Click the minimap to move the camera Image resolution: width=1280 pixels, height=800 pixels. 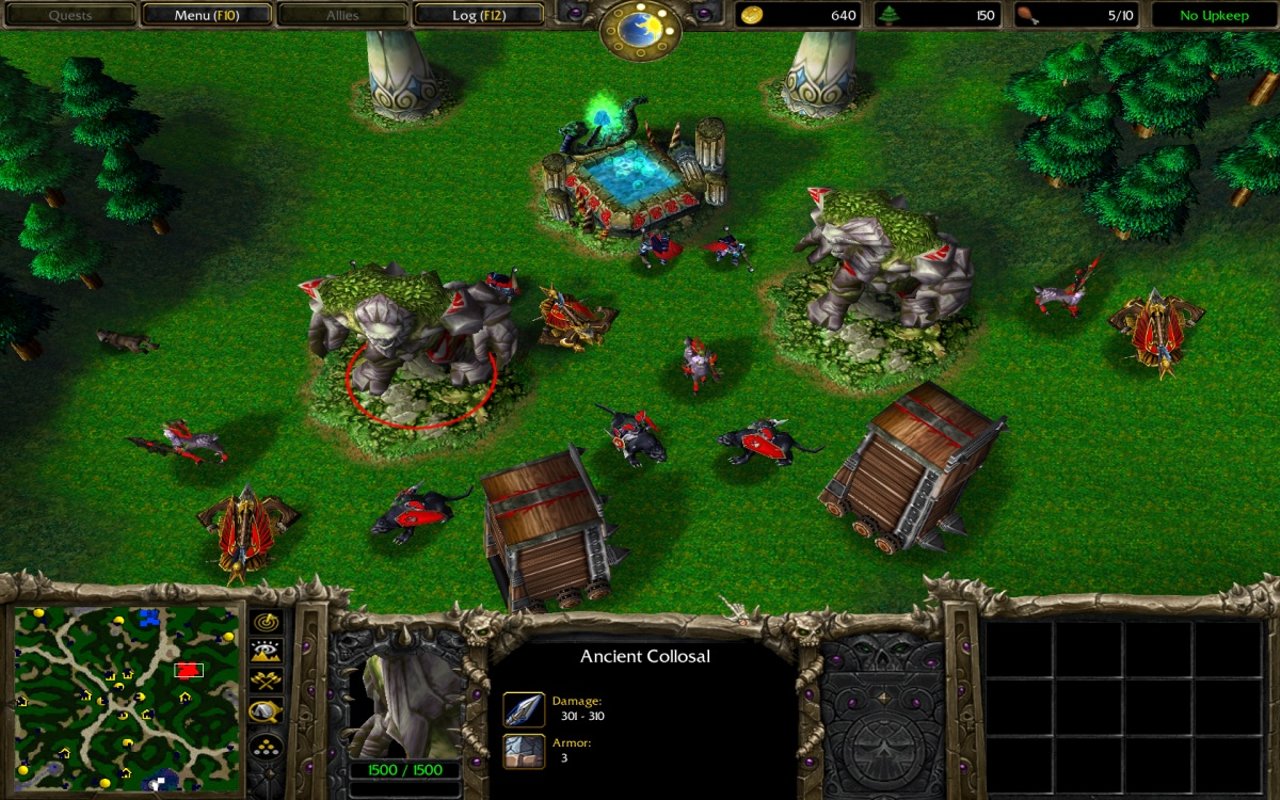(x=126, y=697)
